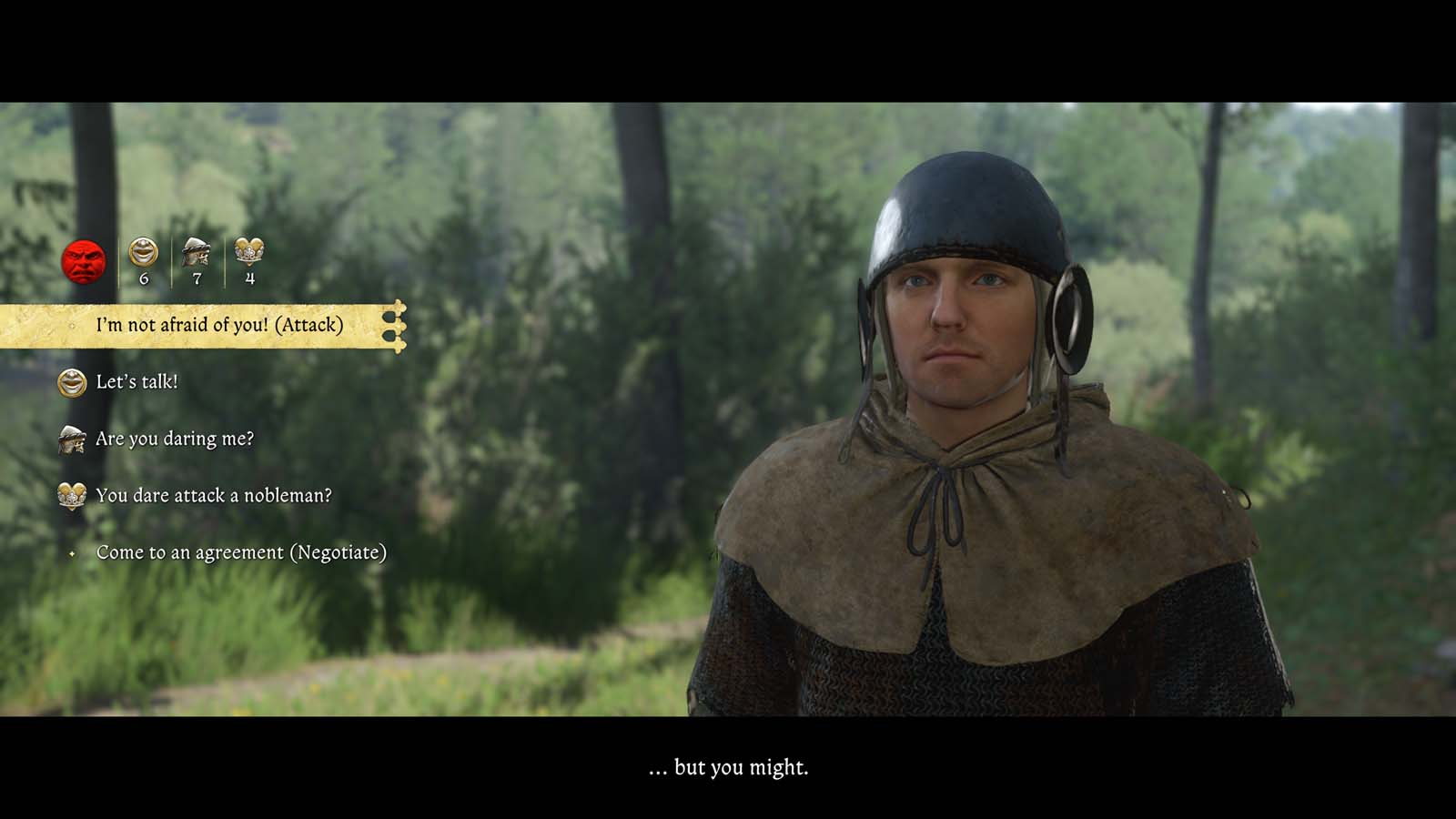Image resolution: width=1456 pixels, height=819 pixels.
Task: Choose the I'm not afraid of you Attack option
Action: (218, 324)
